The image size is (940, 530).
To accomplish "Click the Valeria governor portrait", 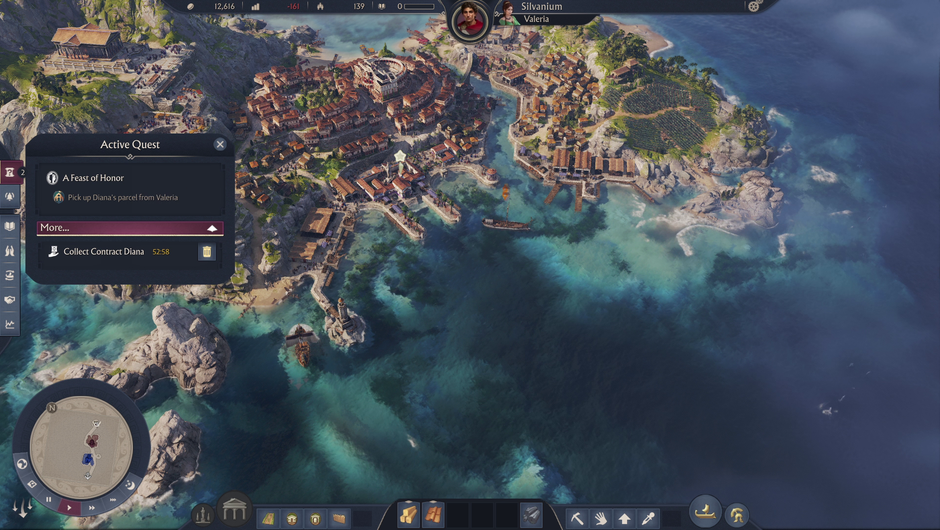I will pos(509,13).
